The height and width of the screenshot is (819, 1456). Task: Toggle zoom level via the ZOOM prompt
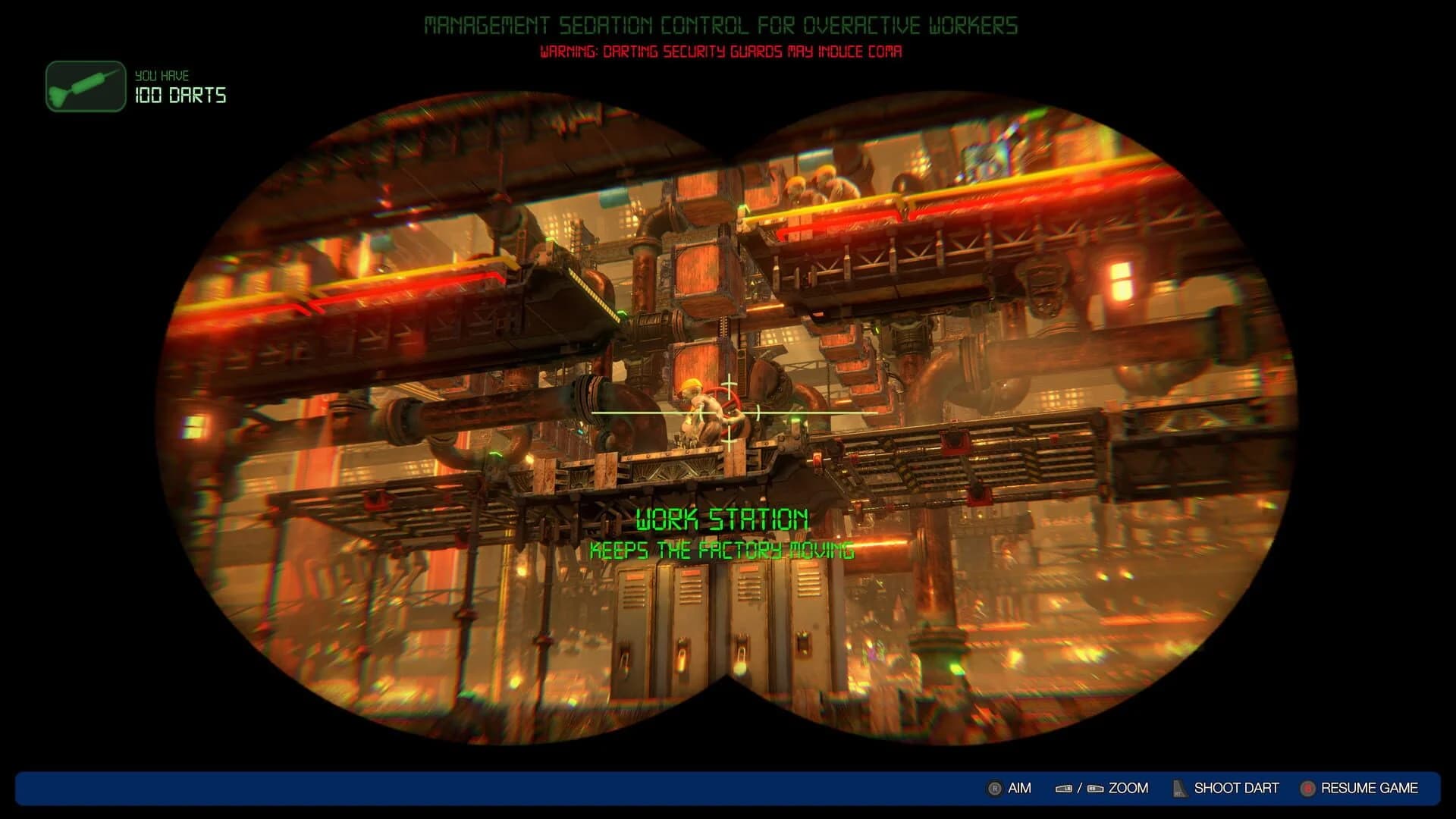[x=1128, y=789]
